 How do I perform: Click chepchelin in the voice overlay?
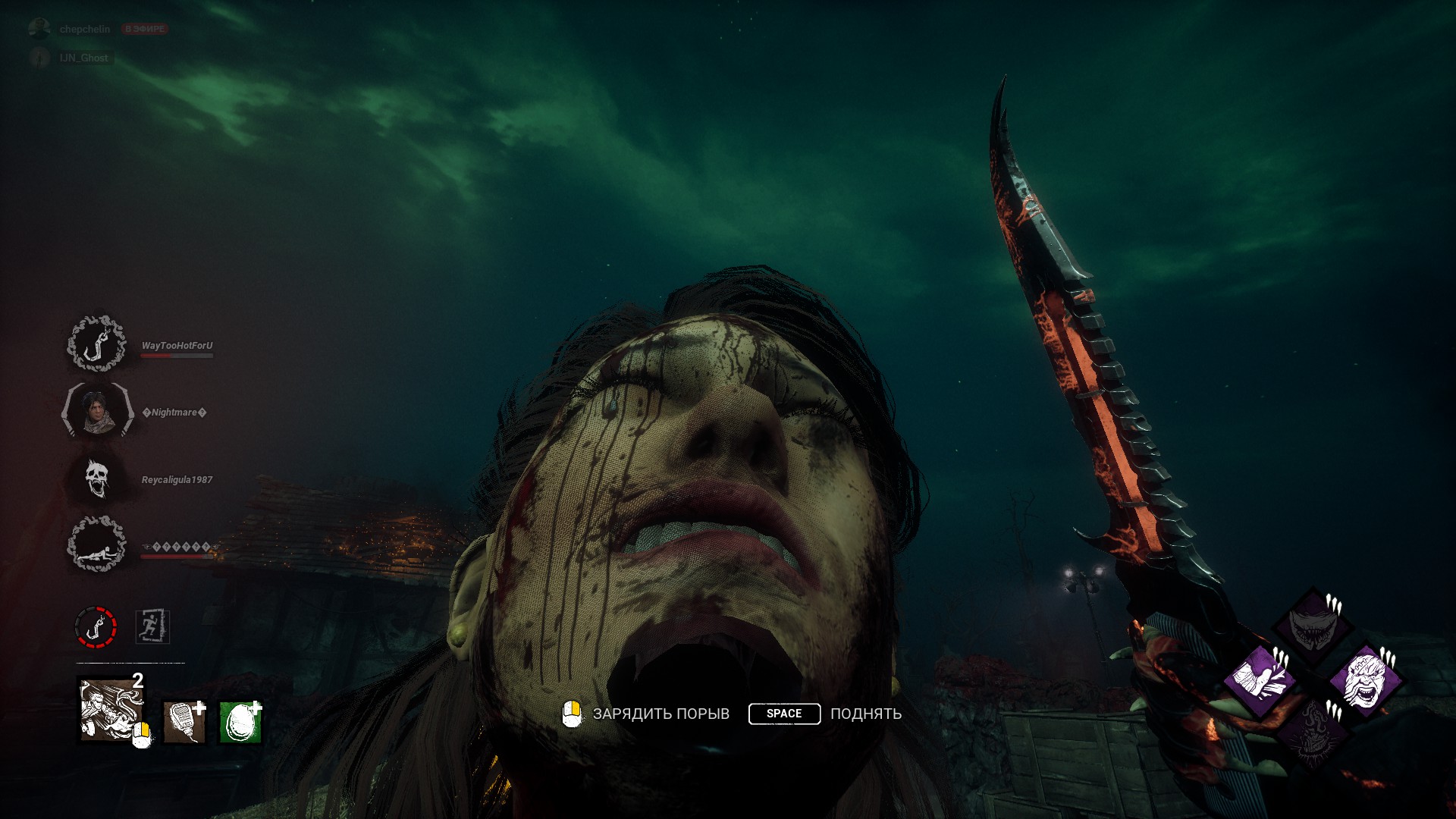(84, 29)
